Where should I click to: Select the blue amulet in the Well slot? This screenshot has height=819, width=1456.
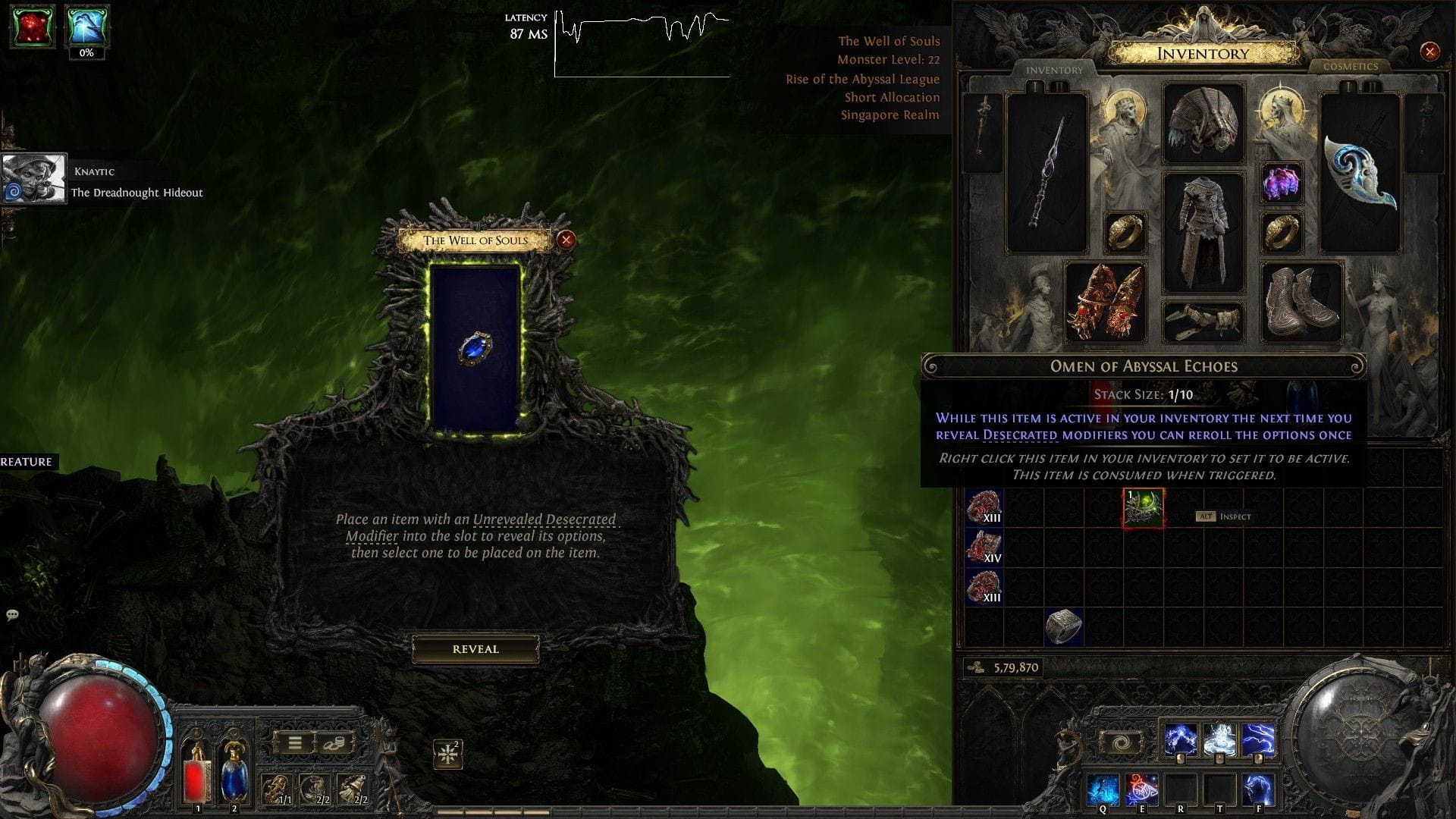[x=475, y=349]
